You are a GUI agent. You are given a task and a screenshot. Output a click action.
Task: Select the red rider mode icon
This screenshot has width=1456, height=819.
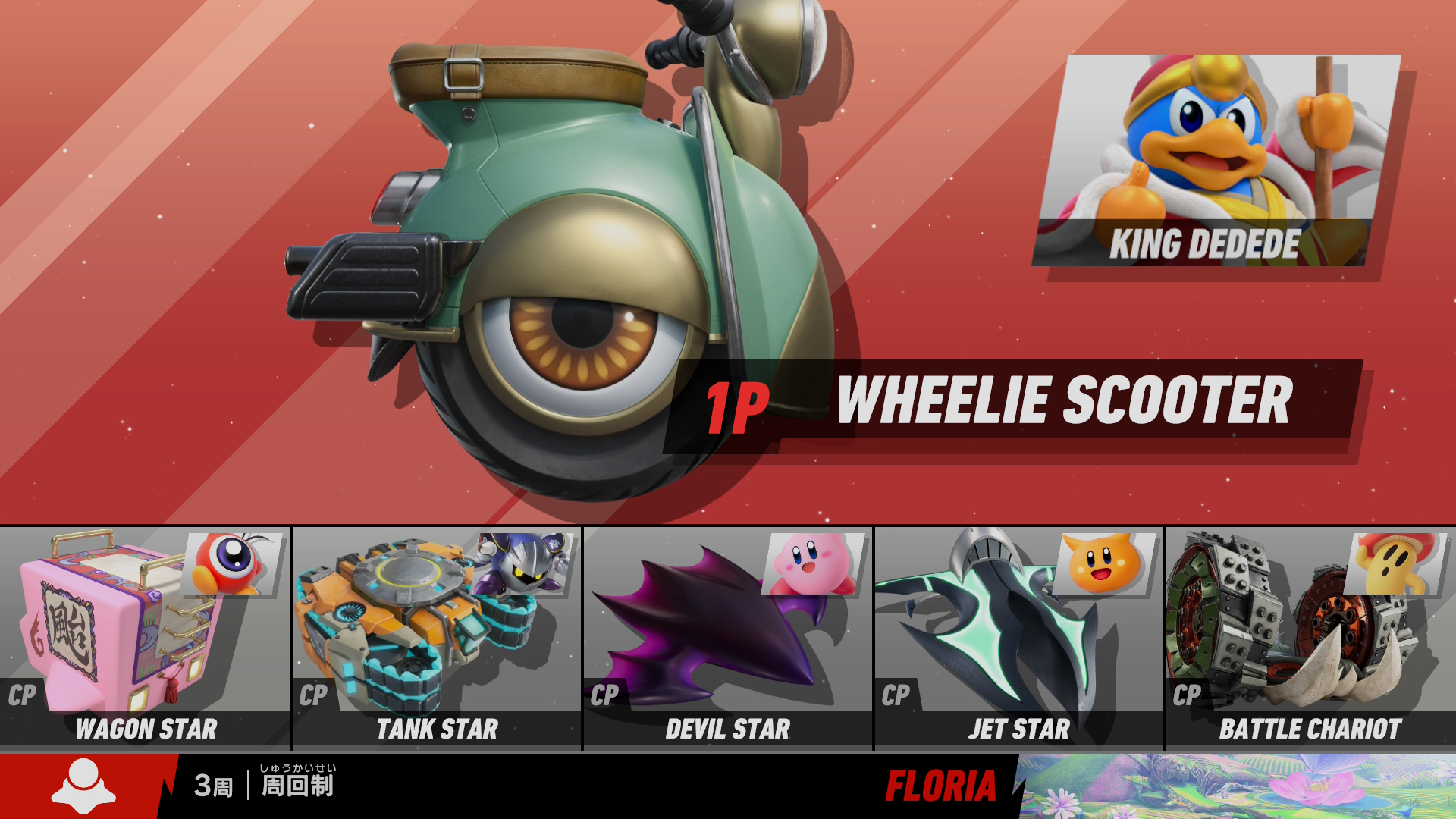pos(83,786)
